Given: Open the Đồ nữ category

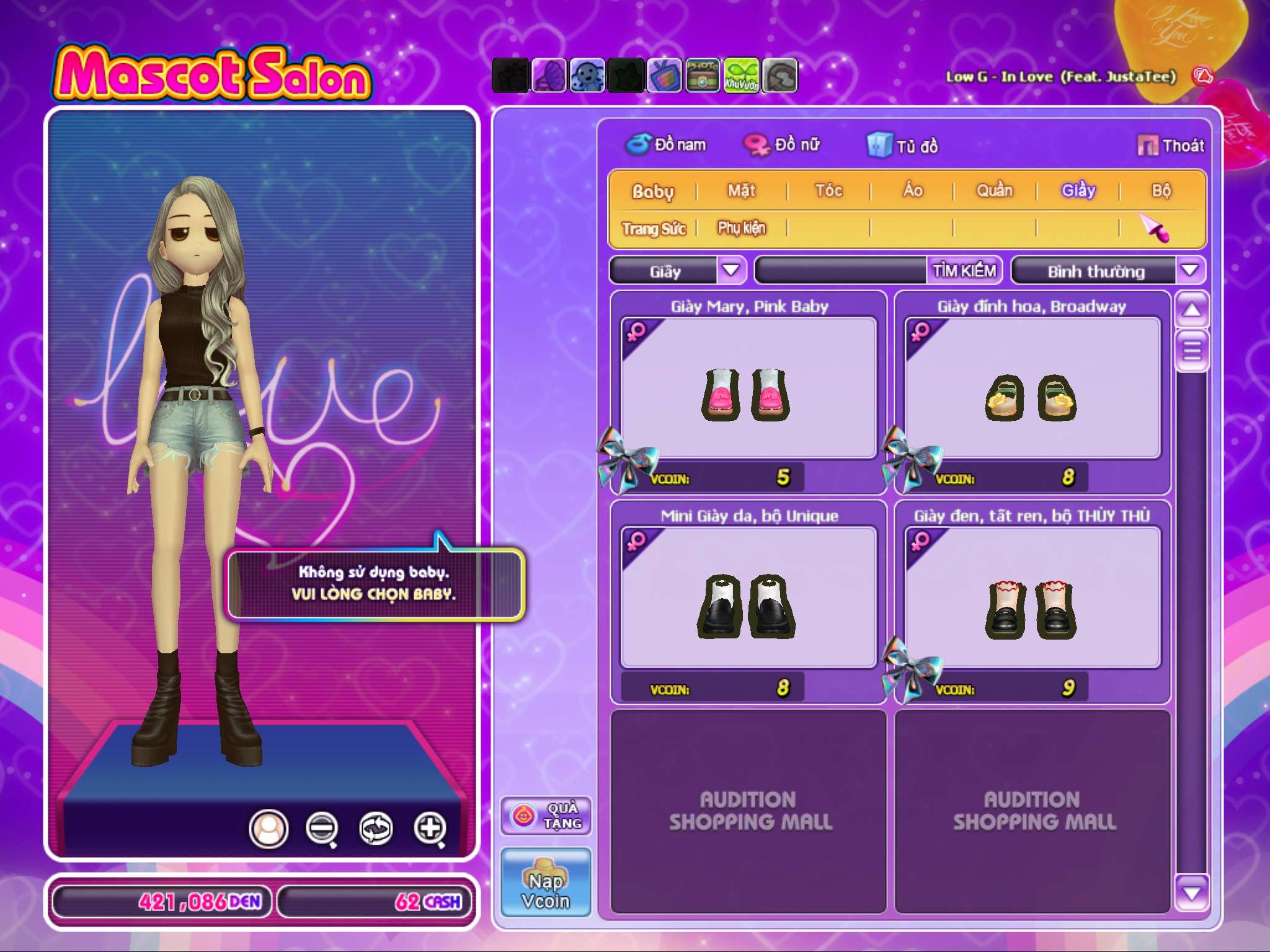Looking at the screenshot, I should [783, 145].
